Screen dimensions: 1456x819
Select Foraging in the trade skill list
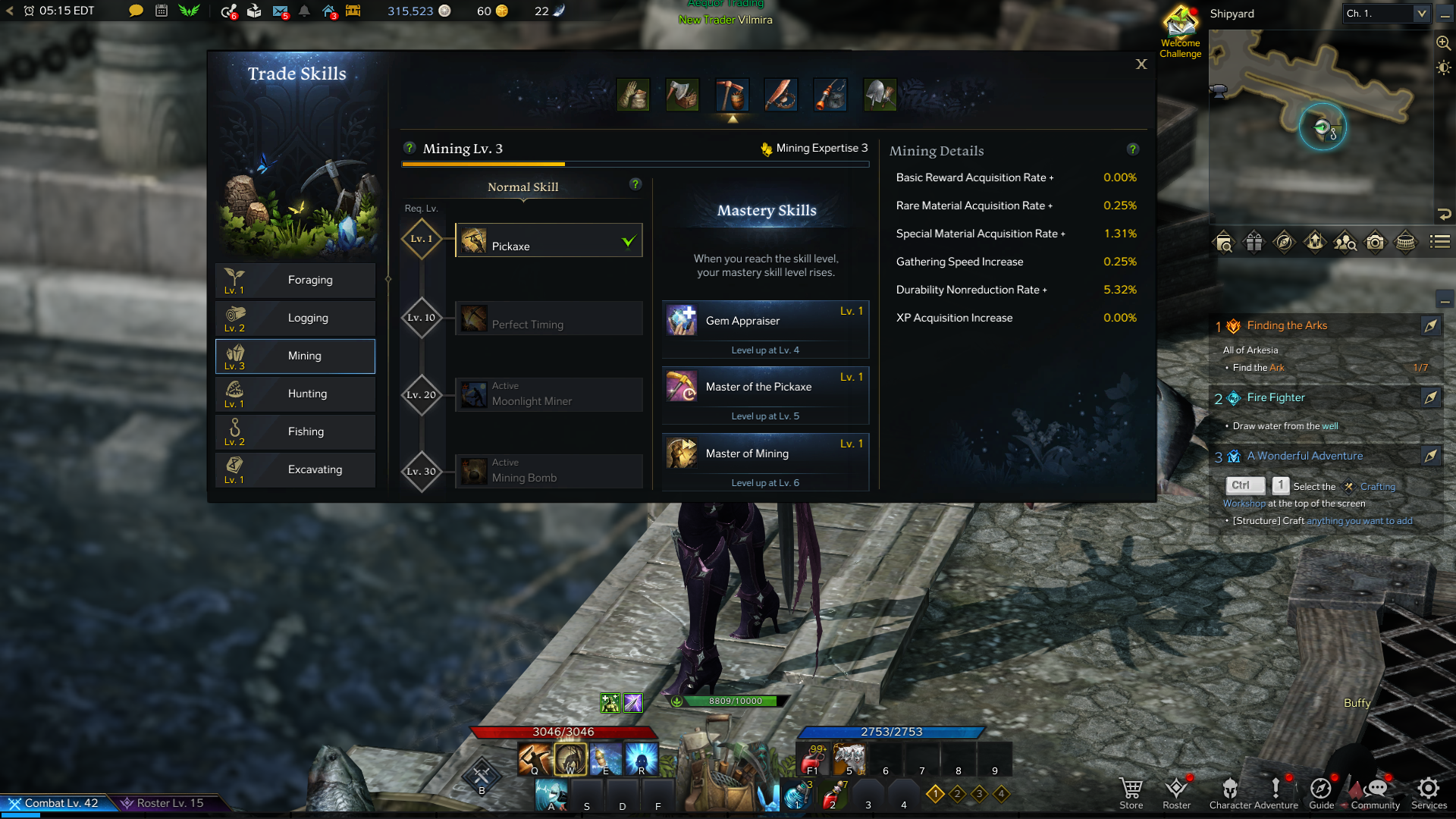(x=295, y=280)
